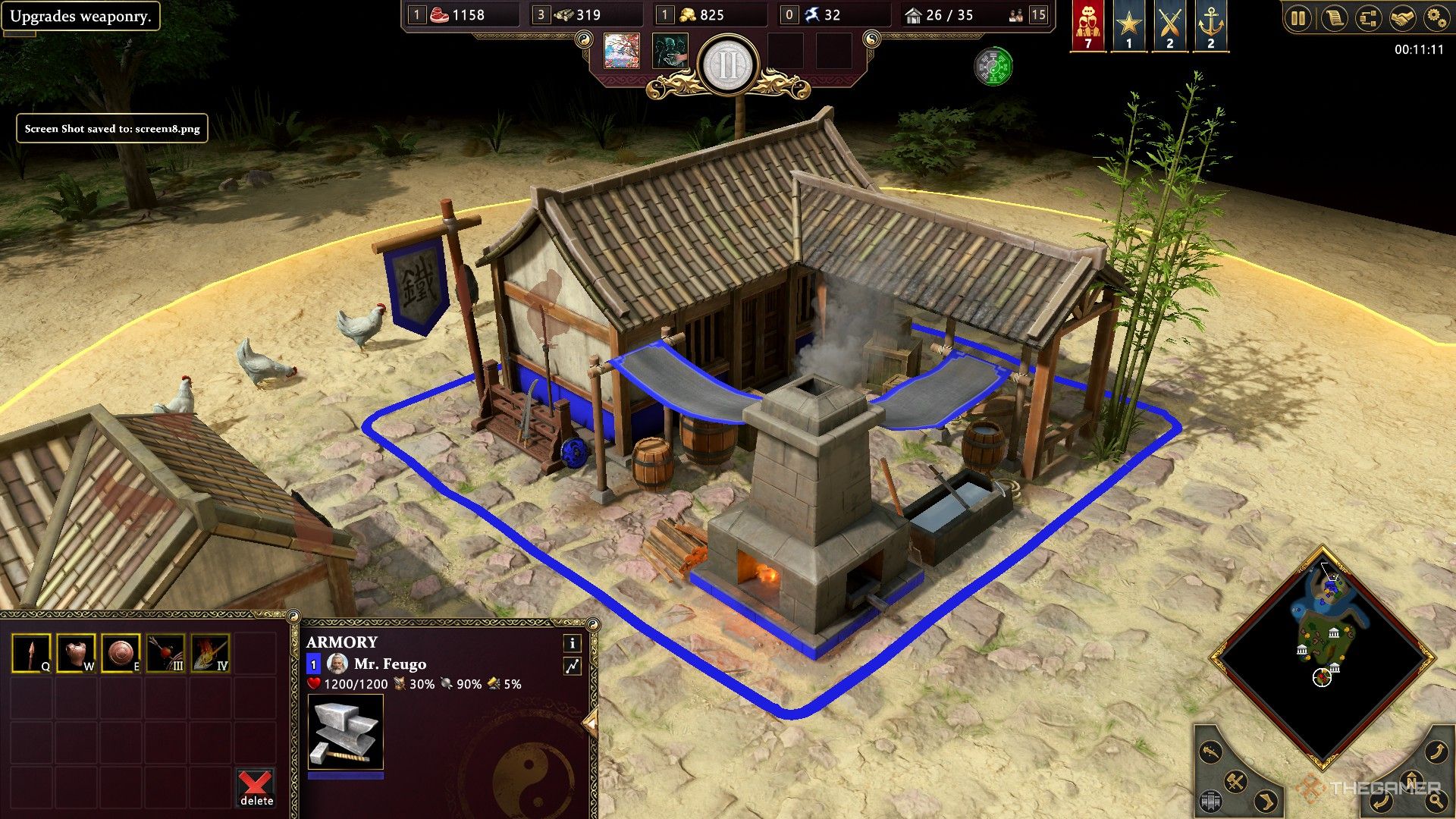
Task: Research the copper shield upgrade
Action: (121, 653)
